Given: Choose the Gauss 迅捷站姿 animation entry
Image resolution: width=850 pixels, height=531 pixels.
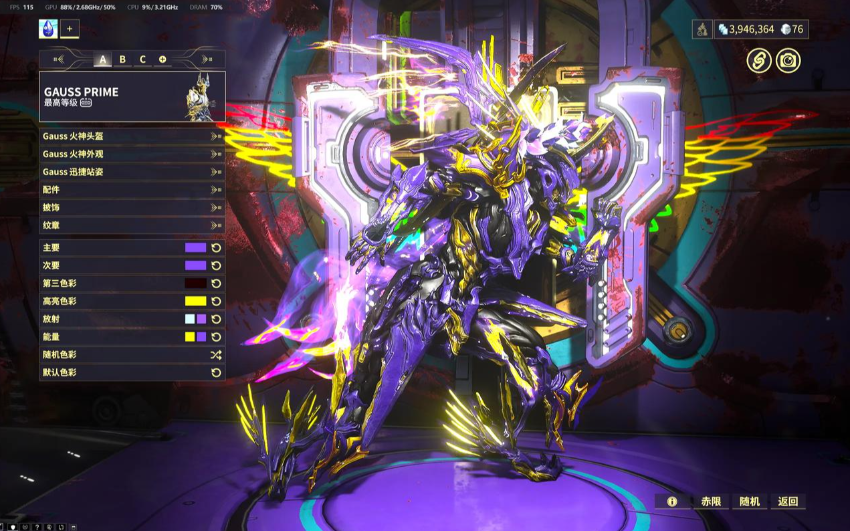Looking at the screenshot, I should tap(132, 172).
